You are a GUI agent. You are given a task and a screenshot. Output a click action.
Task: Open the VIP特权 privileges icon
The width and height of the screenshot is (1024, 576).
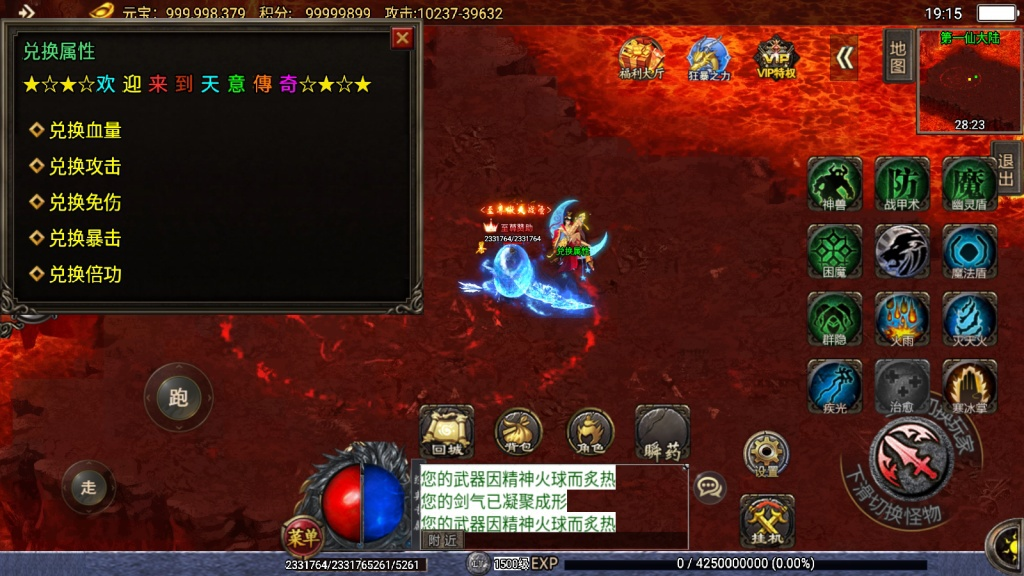tap(775, 58)
